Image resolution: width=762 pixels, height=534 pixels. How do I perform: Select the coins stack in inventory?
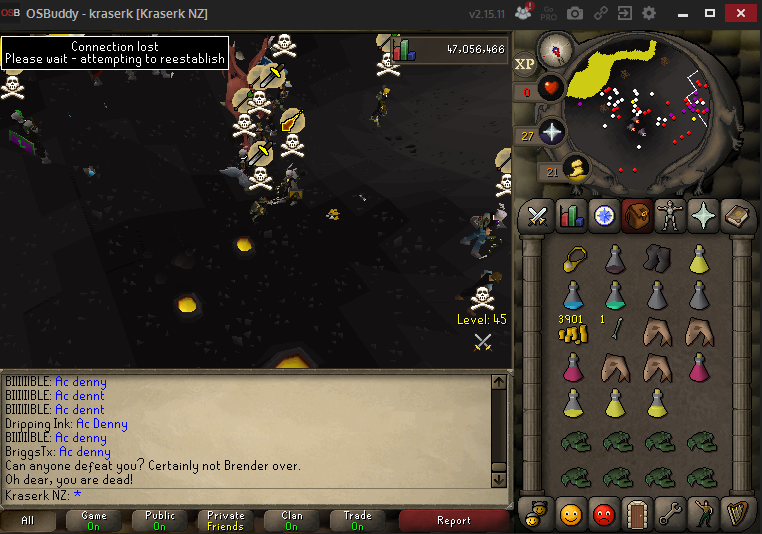tap(573, 332)
